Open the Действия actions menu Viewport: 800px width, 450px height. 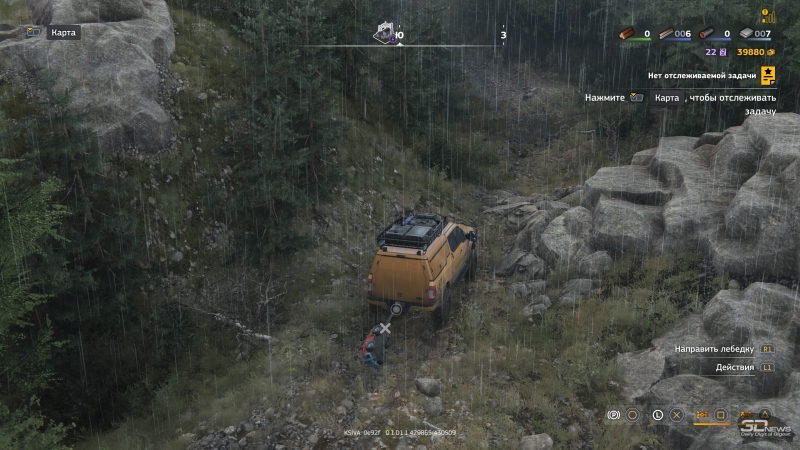735,367
